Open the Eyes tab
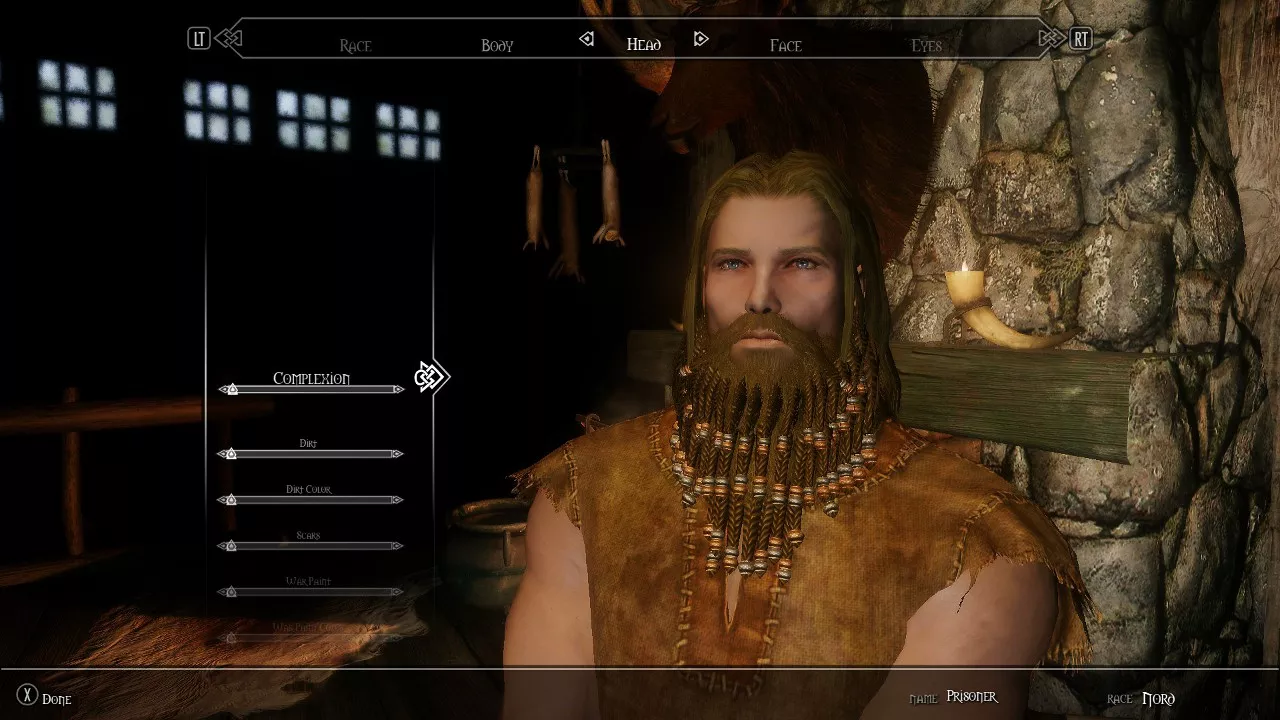1280x720 pixels. 926,45
